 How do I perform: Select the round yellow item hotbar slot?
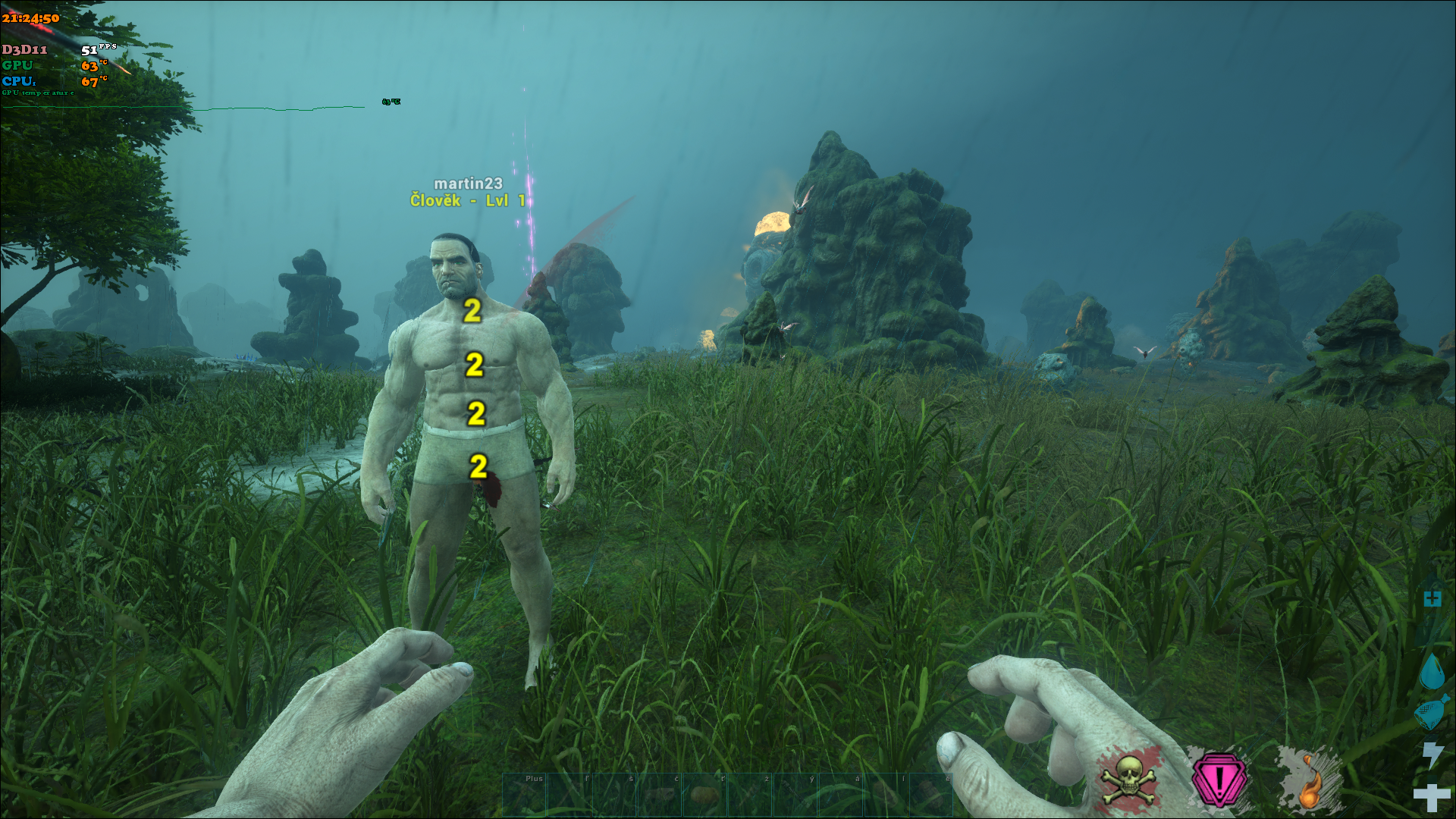pyautogui.click(x=704, y=794)
